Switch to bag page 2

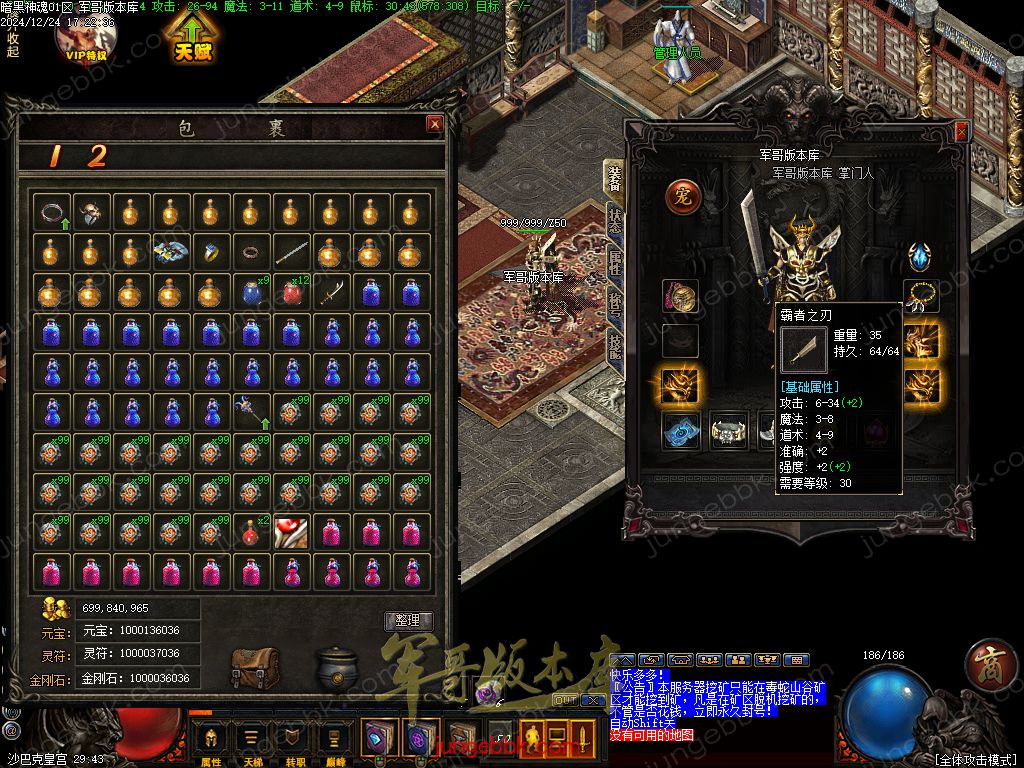[x=97, y=156]
